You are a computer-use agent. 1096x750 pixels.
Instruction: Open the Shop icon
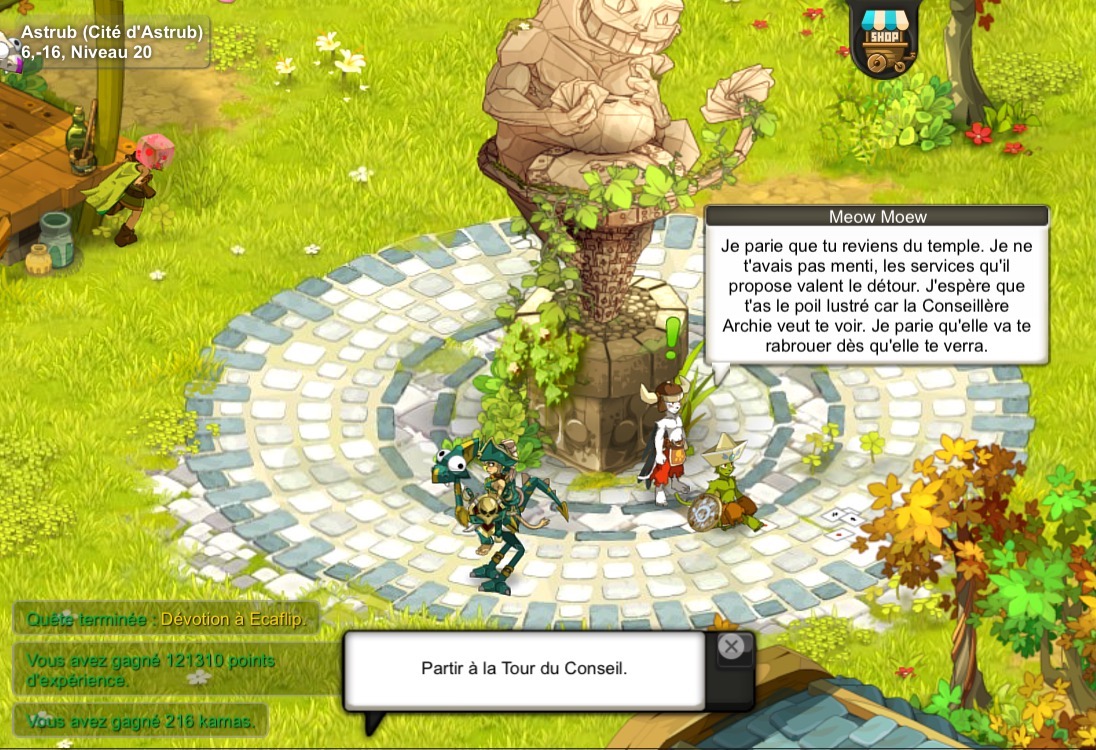[884, 38]
